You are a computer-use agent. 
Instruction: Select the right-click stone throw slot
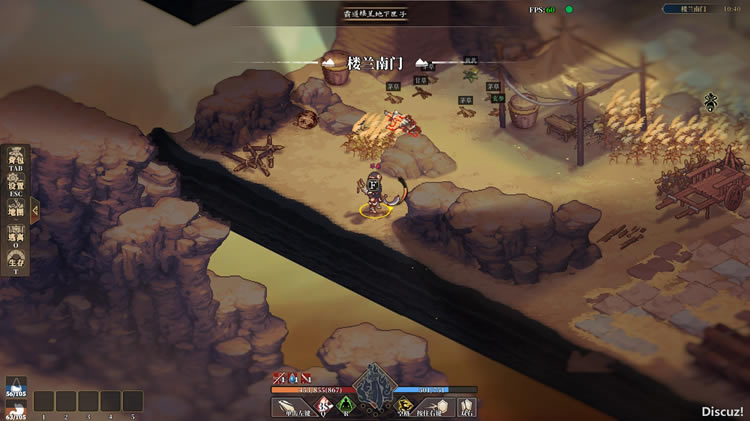[x=435, y=407]
